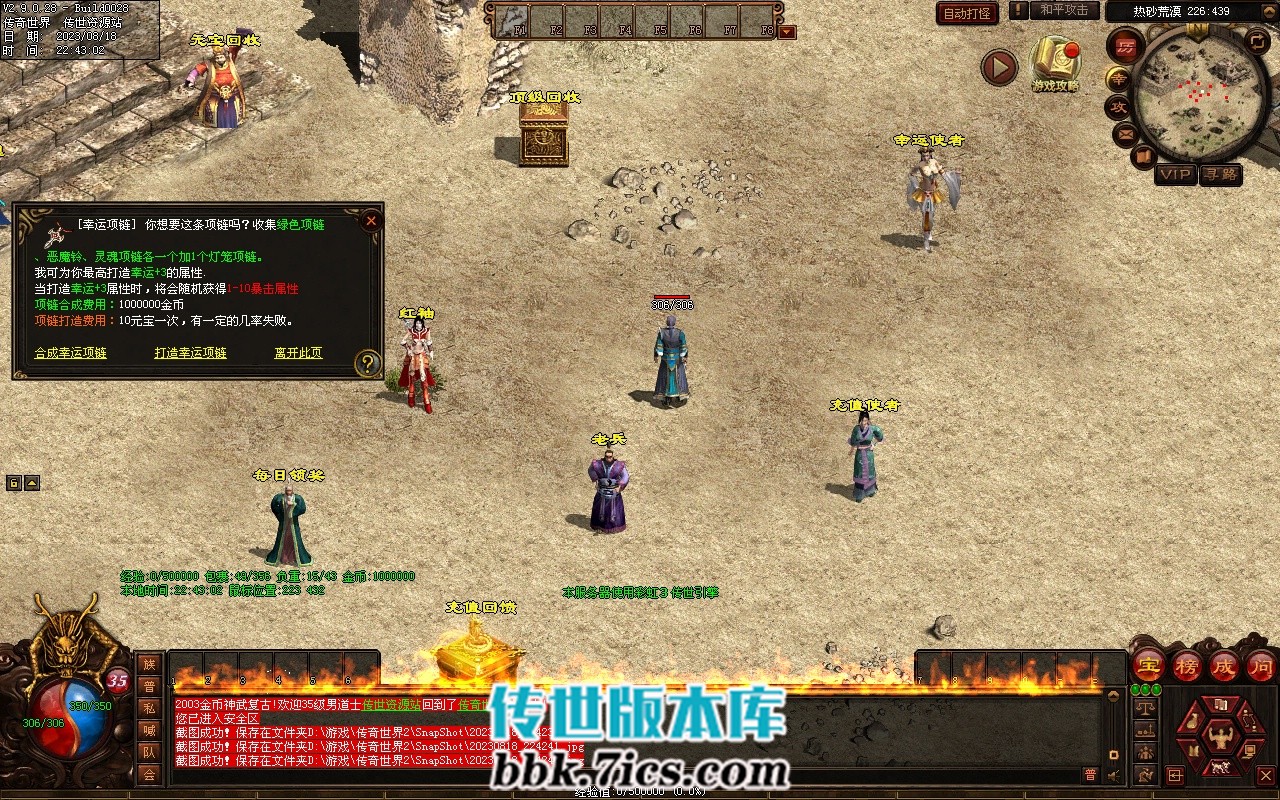Open the character panel muscular figure icon
1280x800 pixels.
click(1219, 738)
